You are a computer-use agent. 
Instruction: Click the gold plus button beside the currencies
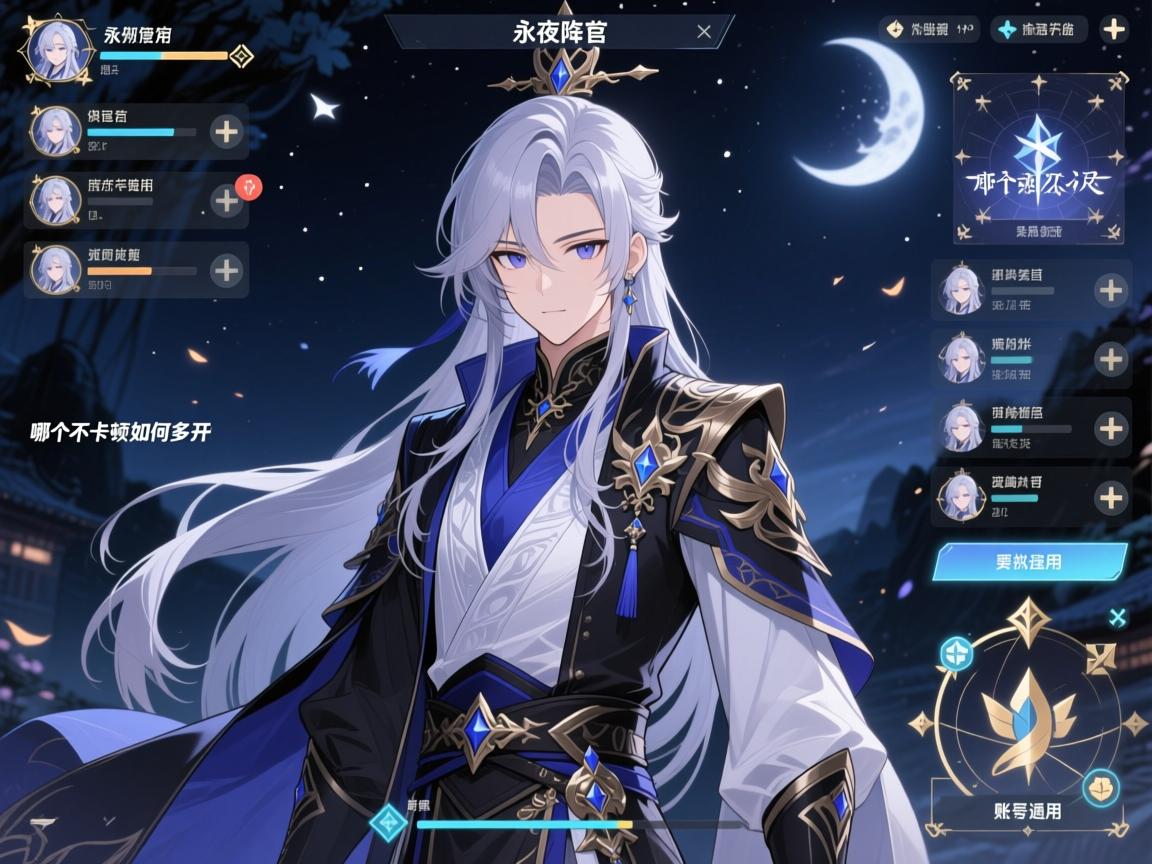pos(1114,29)
